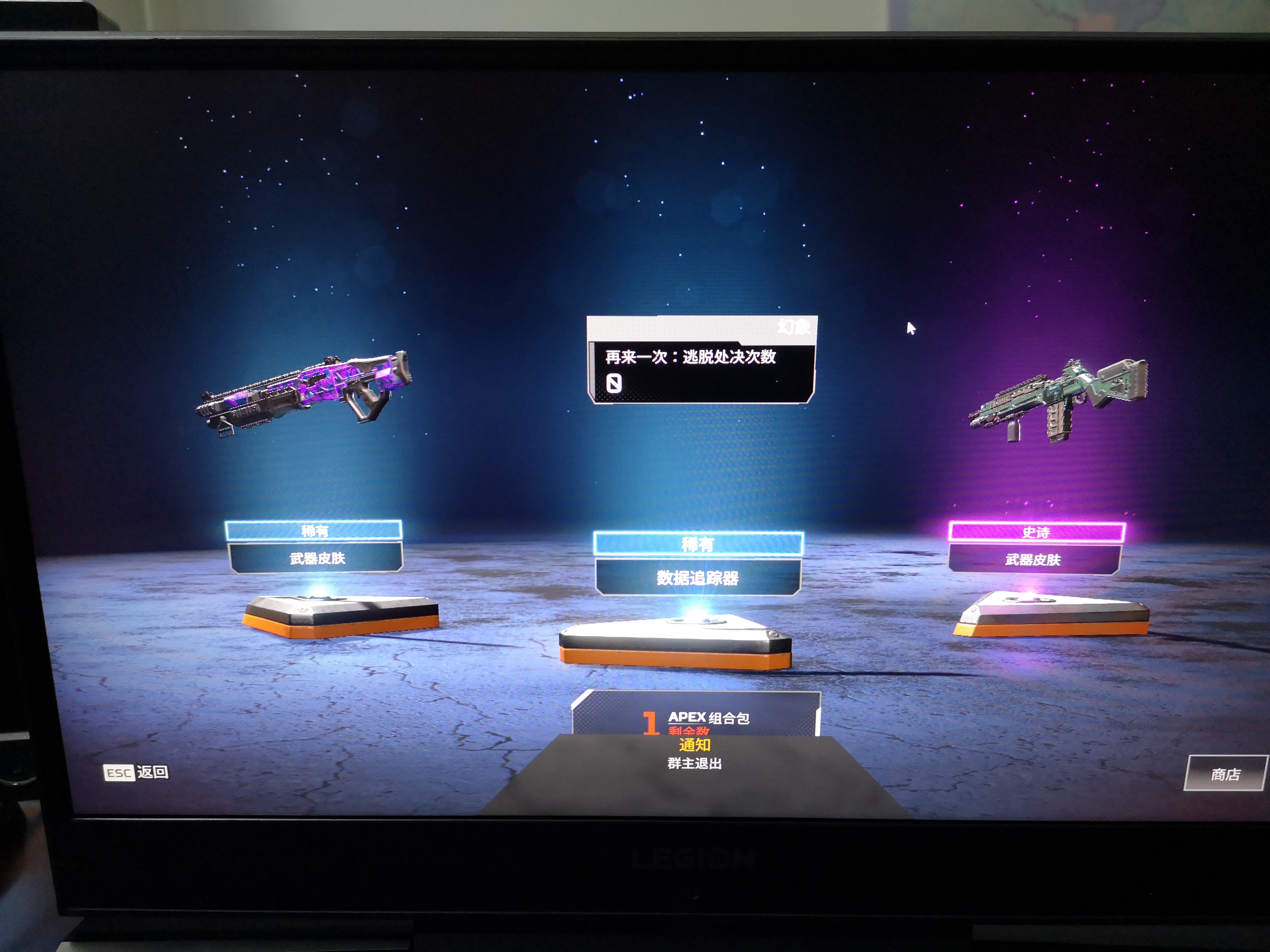Select the 史诗 epic weapon skin reward

coord(1057,401)
